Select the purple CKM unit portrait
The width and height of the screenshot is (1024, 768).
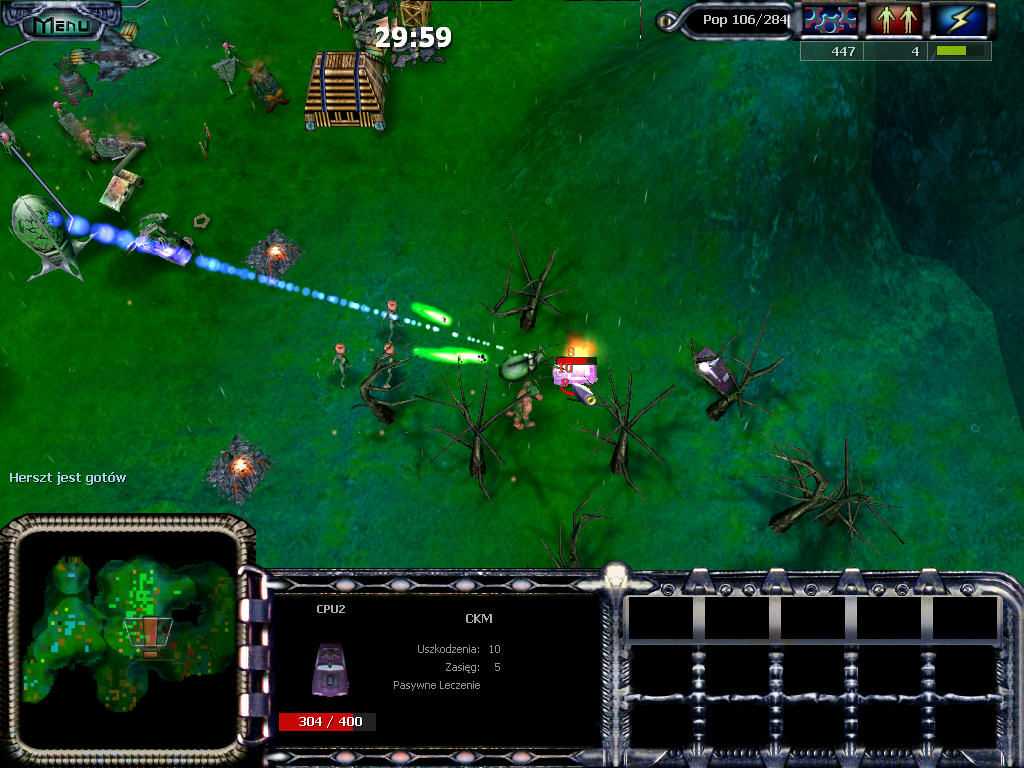pyautogui.click(x=331, y=667)
